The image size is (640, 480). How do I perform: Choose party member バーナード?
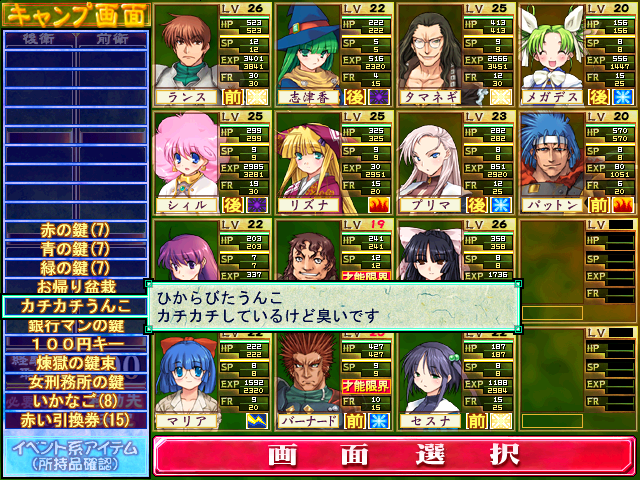coord(335,380)
